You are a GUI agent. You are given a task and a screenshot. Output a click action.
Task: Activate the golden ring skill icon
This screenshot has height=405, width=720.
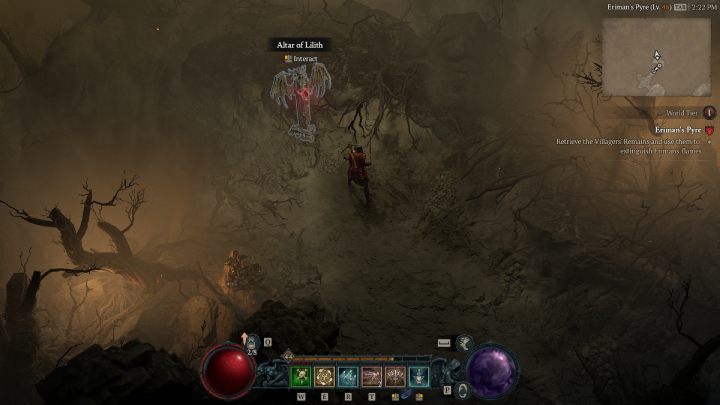point(324,376)
